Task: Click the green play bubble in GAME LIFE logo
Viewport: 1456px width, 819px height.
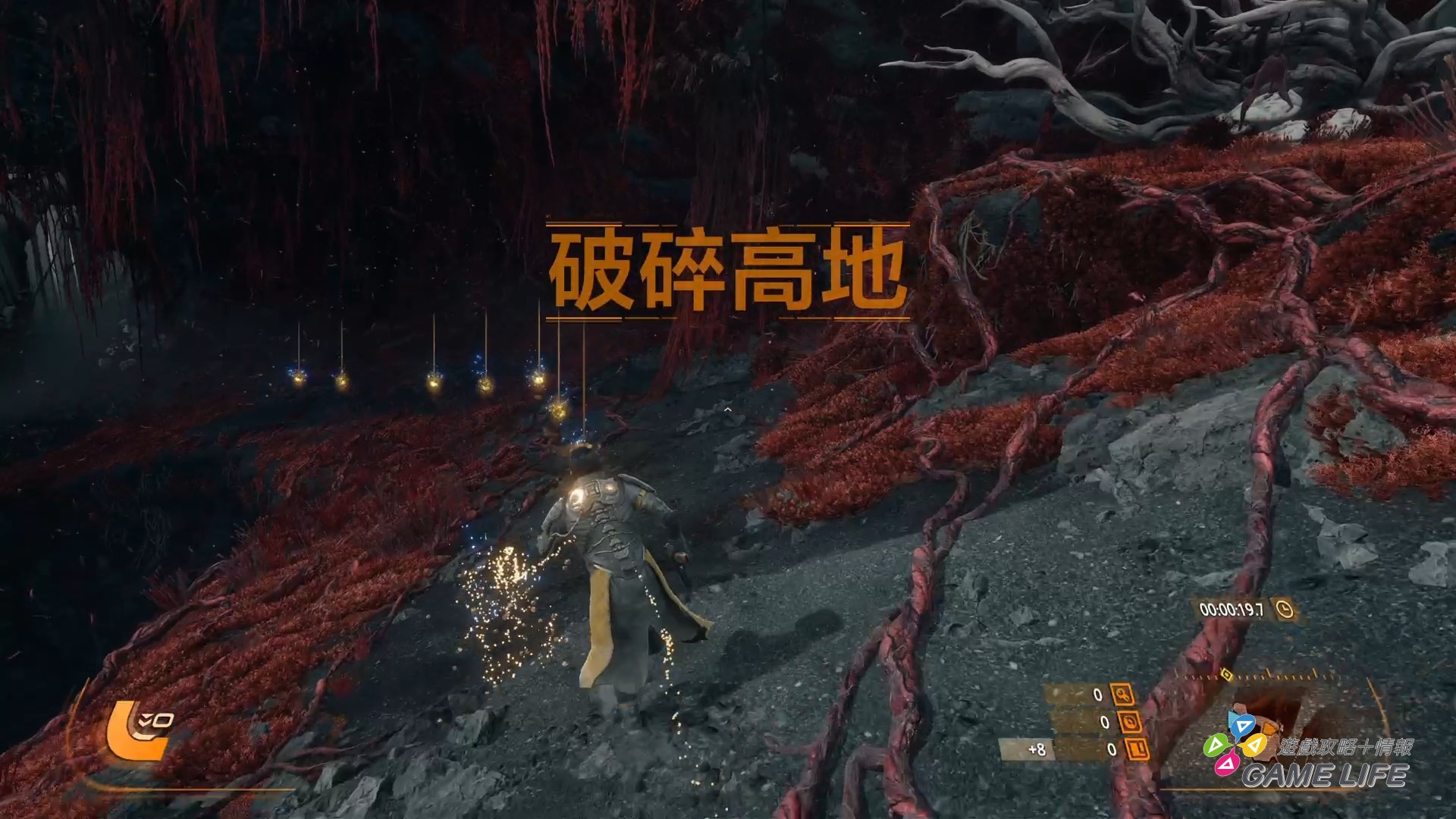Action: click(x=1216, y=744)
